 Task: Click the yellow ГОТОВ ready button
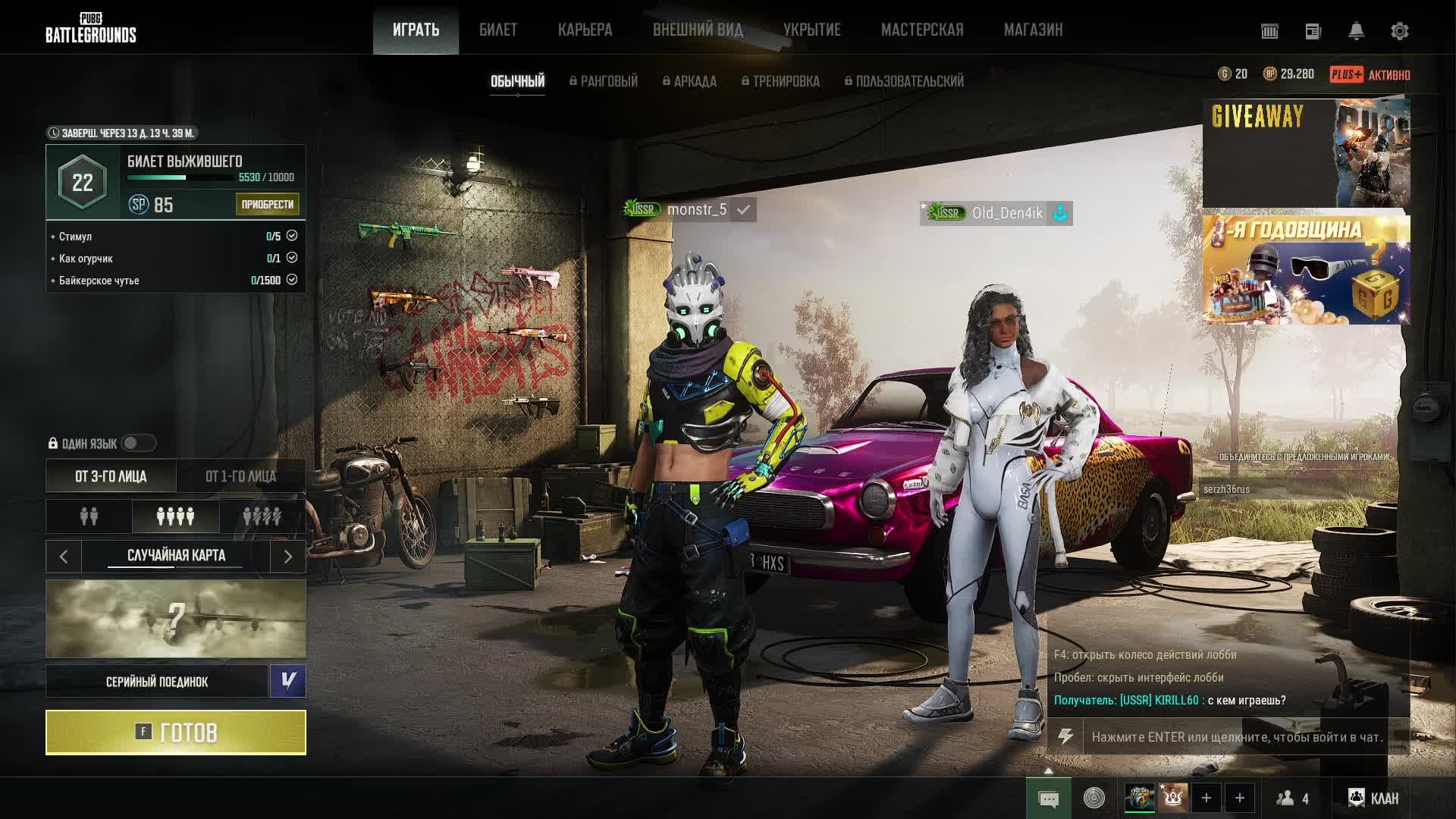(176, 733)
